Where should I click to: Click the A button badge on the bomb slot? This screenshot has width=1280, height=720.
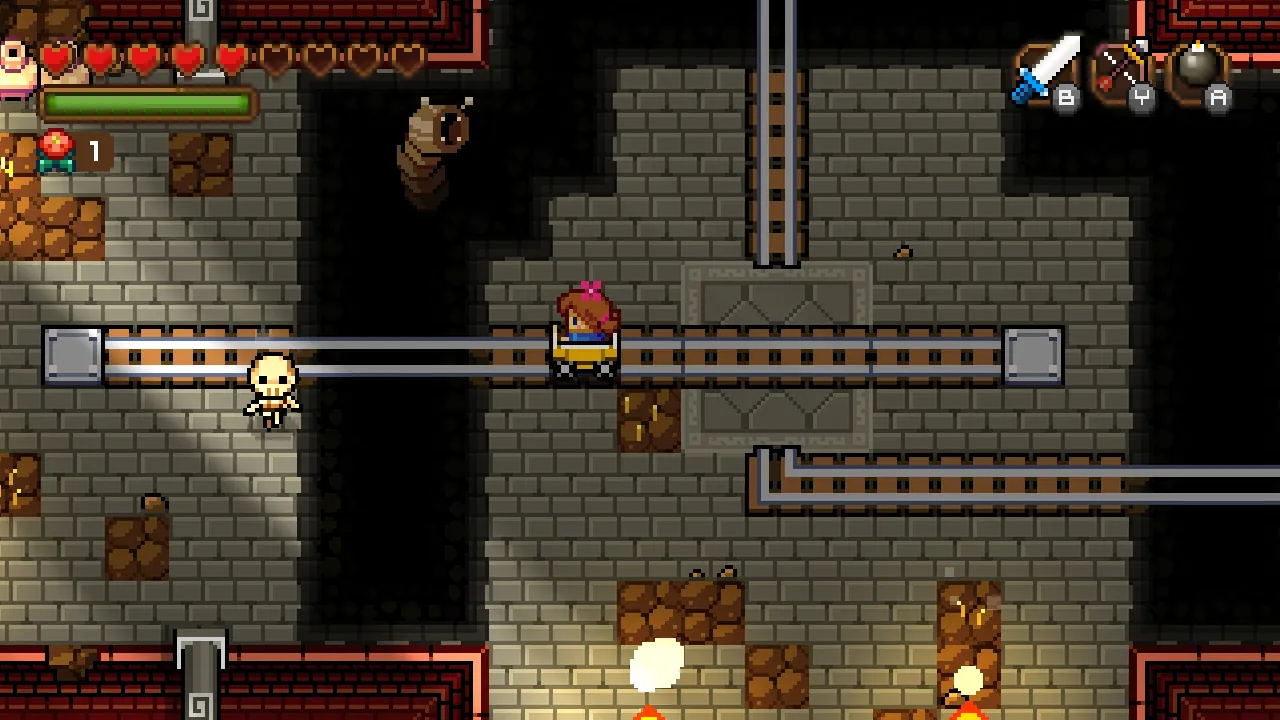(x=1218, y=97)
